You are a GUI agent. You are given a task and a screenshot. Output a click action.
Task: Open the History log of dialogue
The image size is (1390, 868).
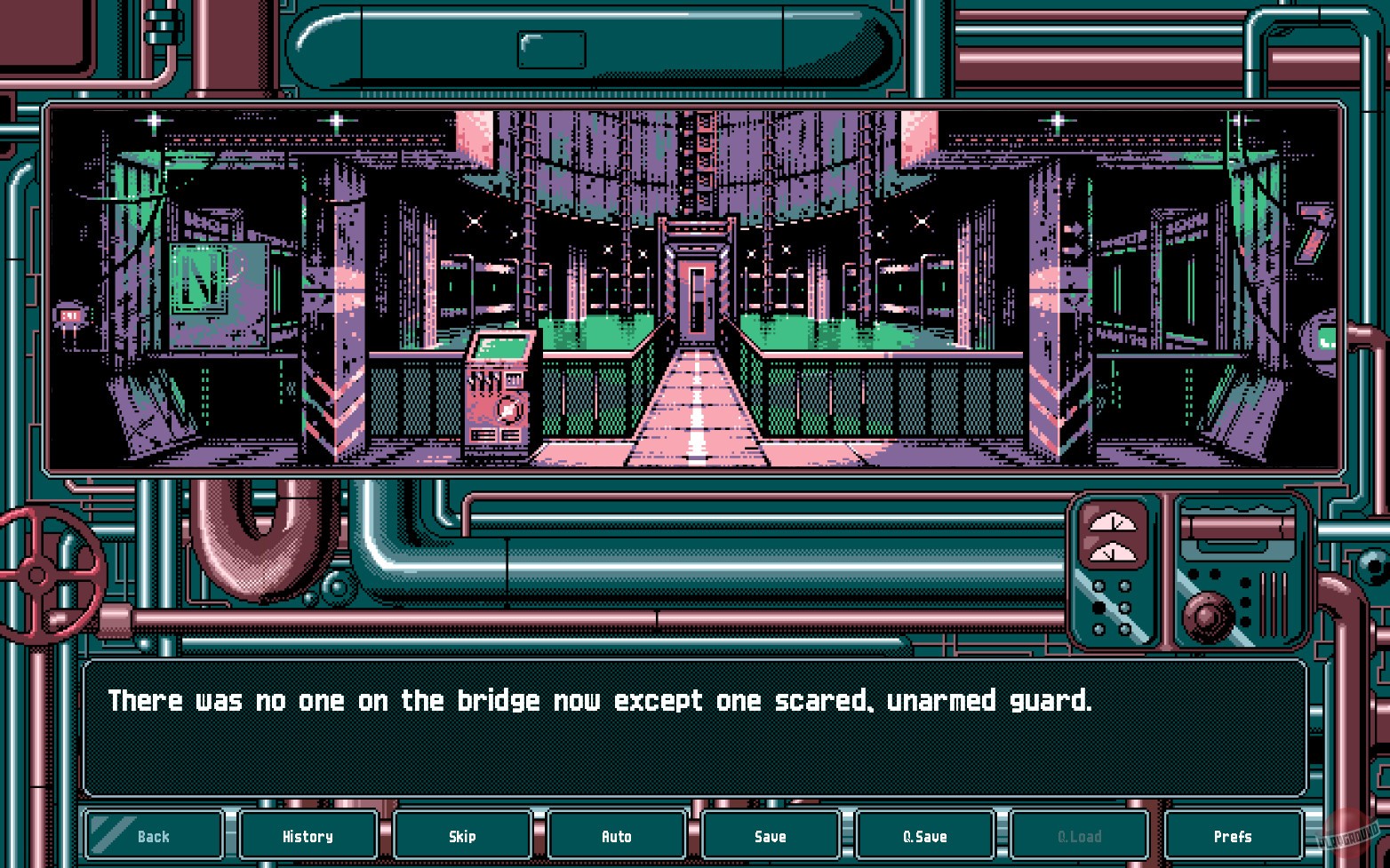[308, 835]
